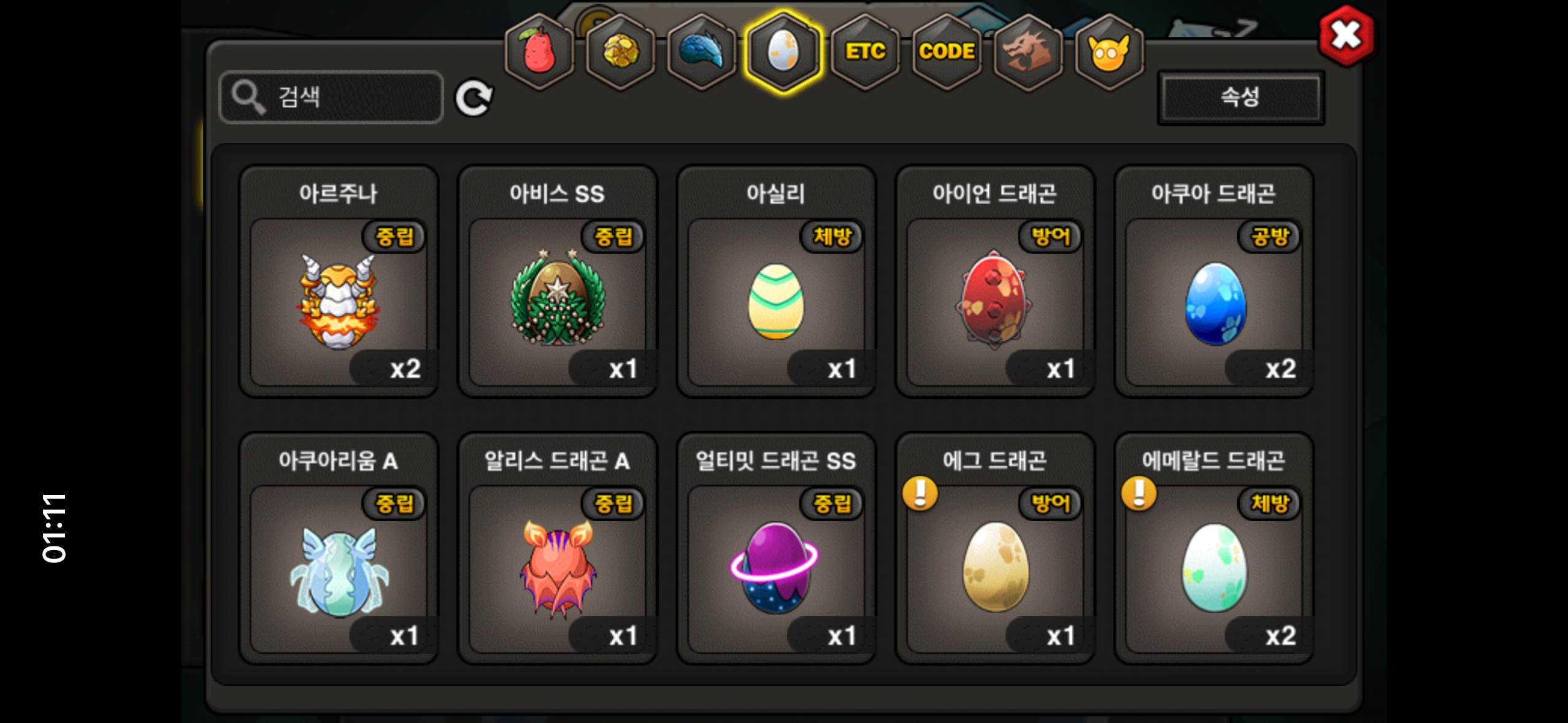Image resolution: width=1568 pixels, height=723 pixels.
Task: Switch to the CODE tab
Action: 947,52
